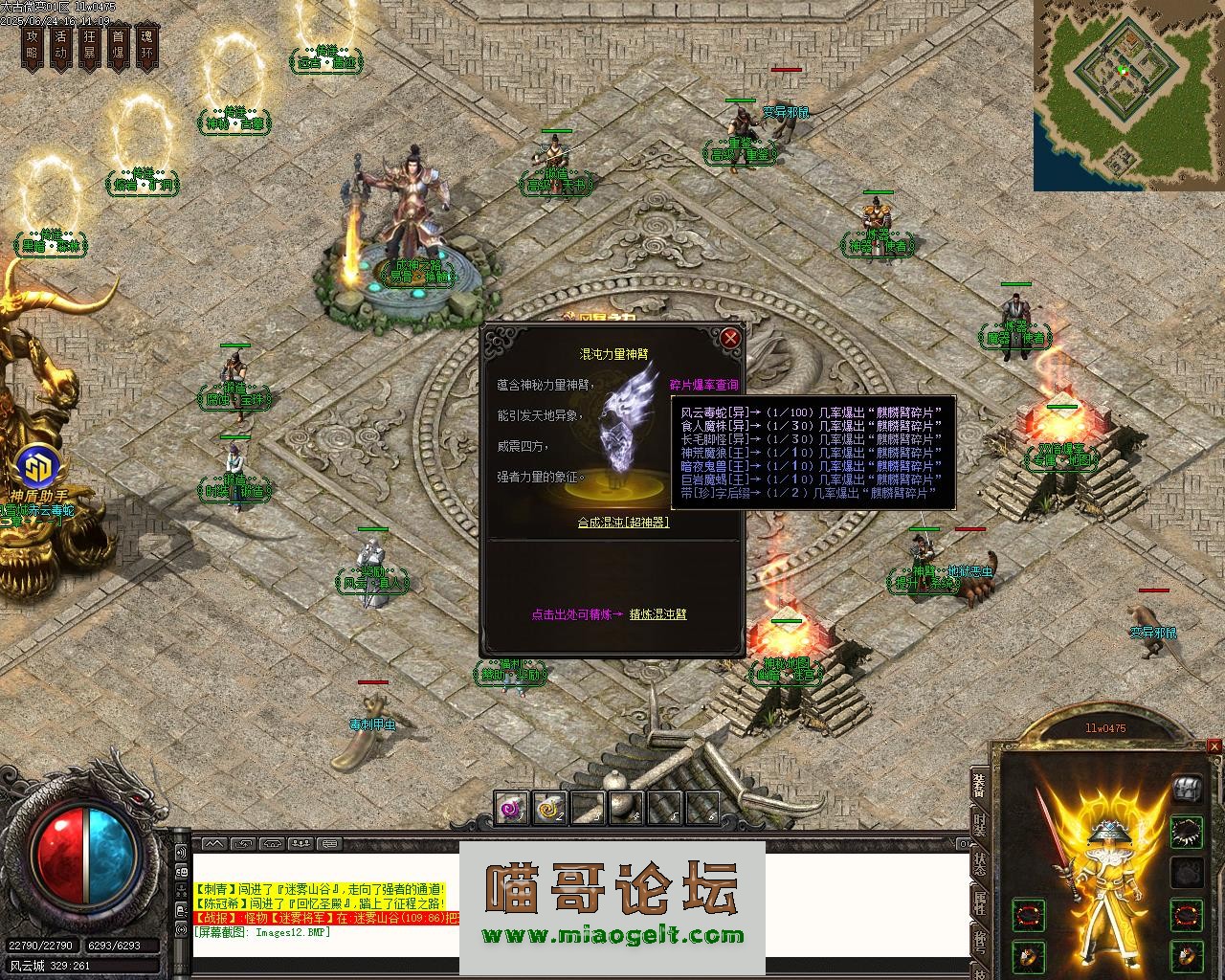Use the yellow swirl scroll in hotbar
1225x980 pixels.
(549, 809)
